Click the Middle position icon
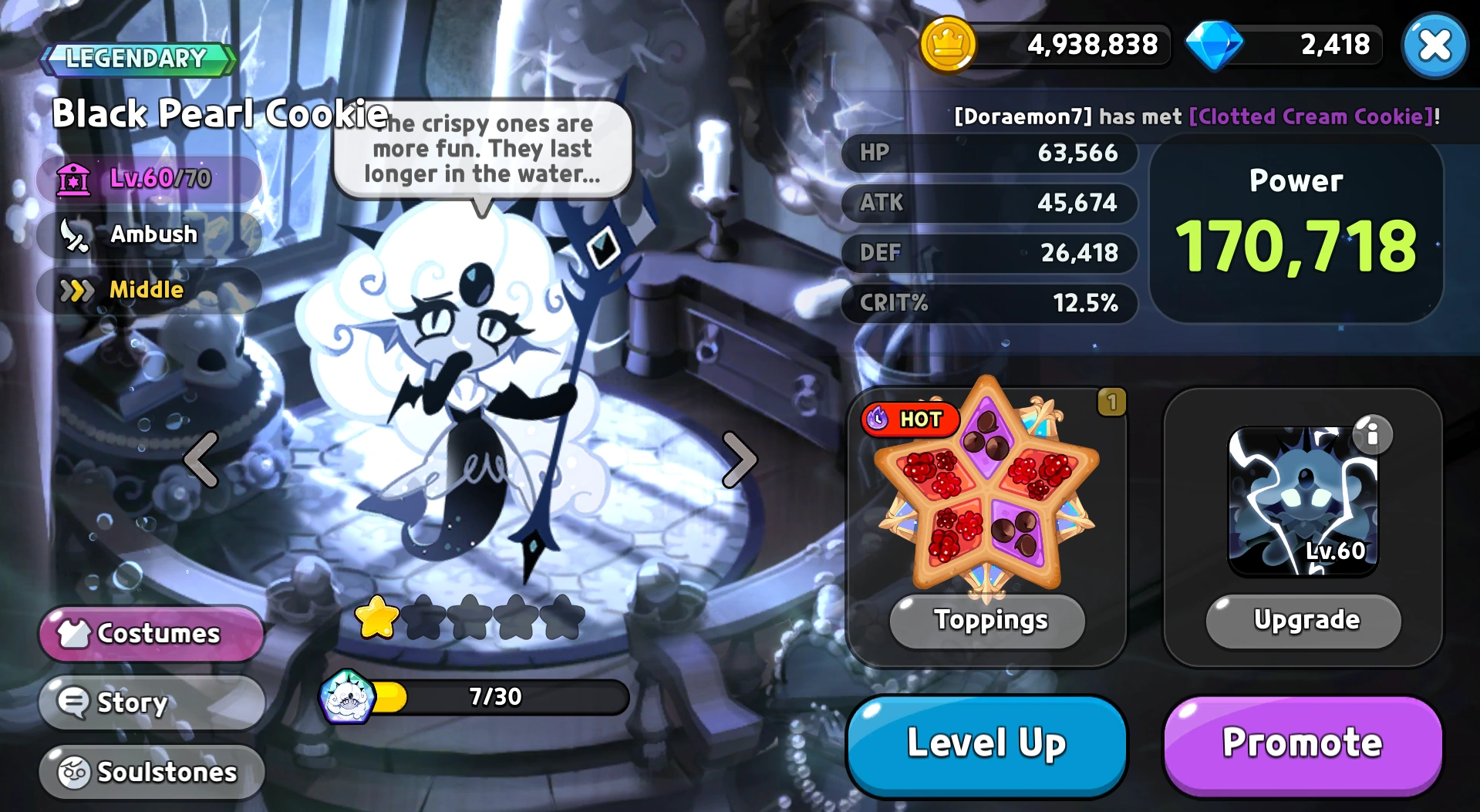1480x812 pixels. [x=77, y=291]
